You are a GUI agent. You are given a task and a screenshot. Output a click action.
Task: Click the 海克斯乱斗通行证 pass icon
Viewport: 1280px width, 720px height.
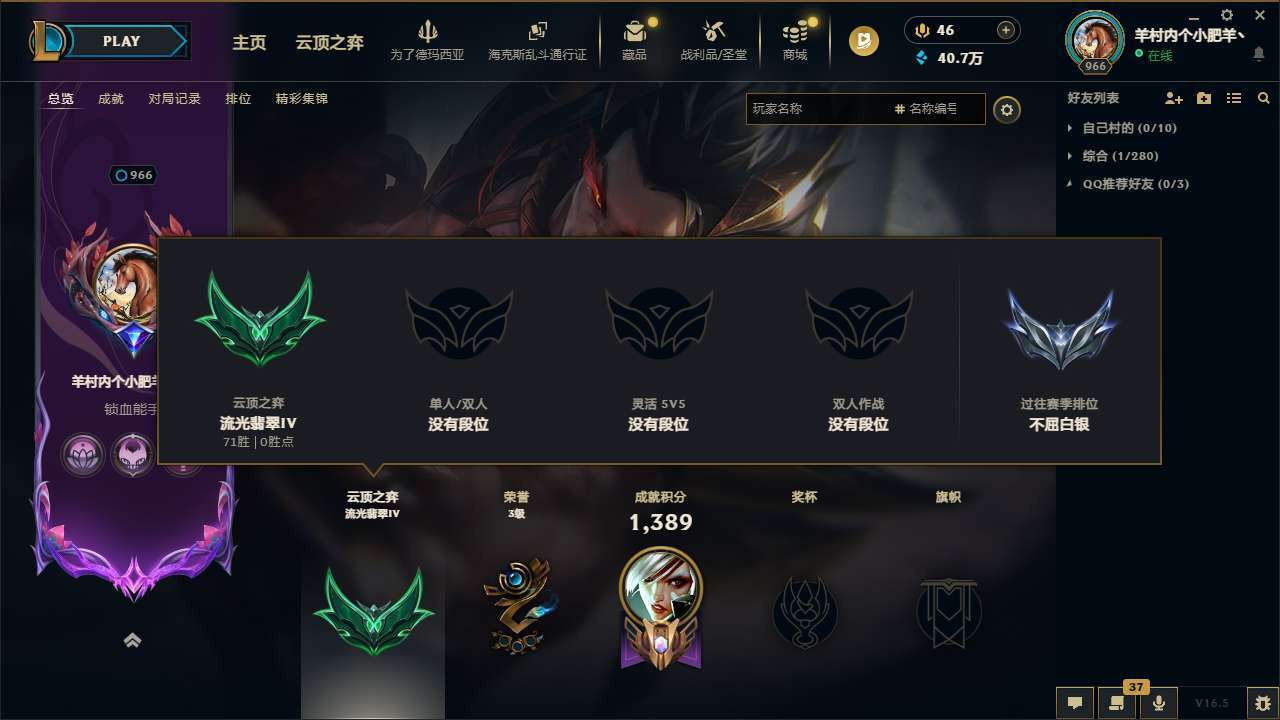(x=540, y=38)
